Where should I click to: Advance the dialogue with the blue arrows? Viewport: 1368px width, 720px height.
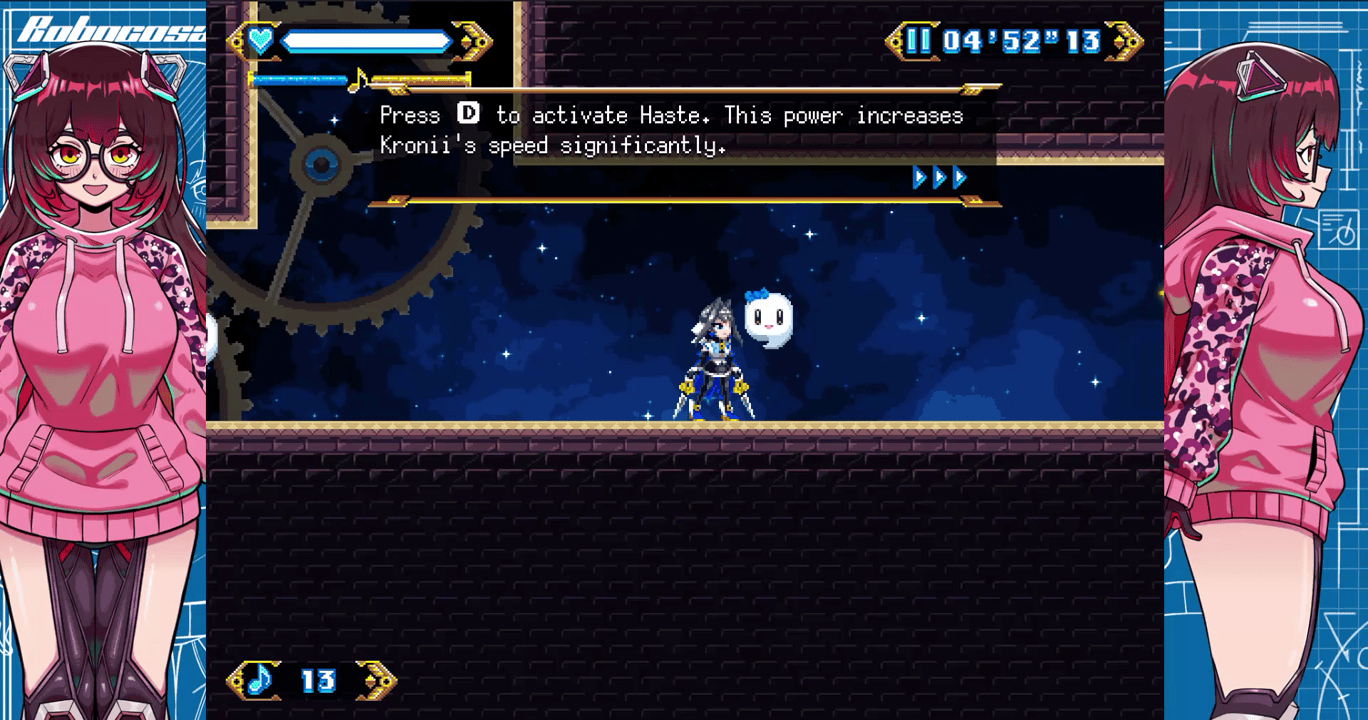[x=939, y=178]
